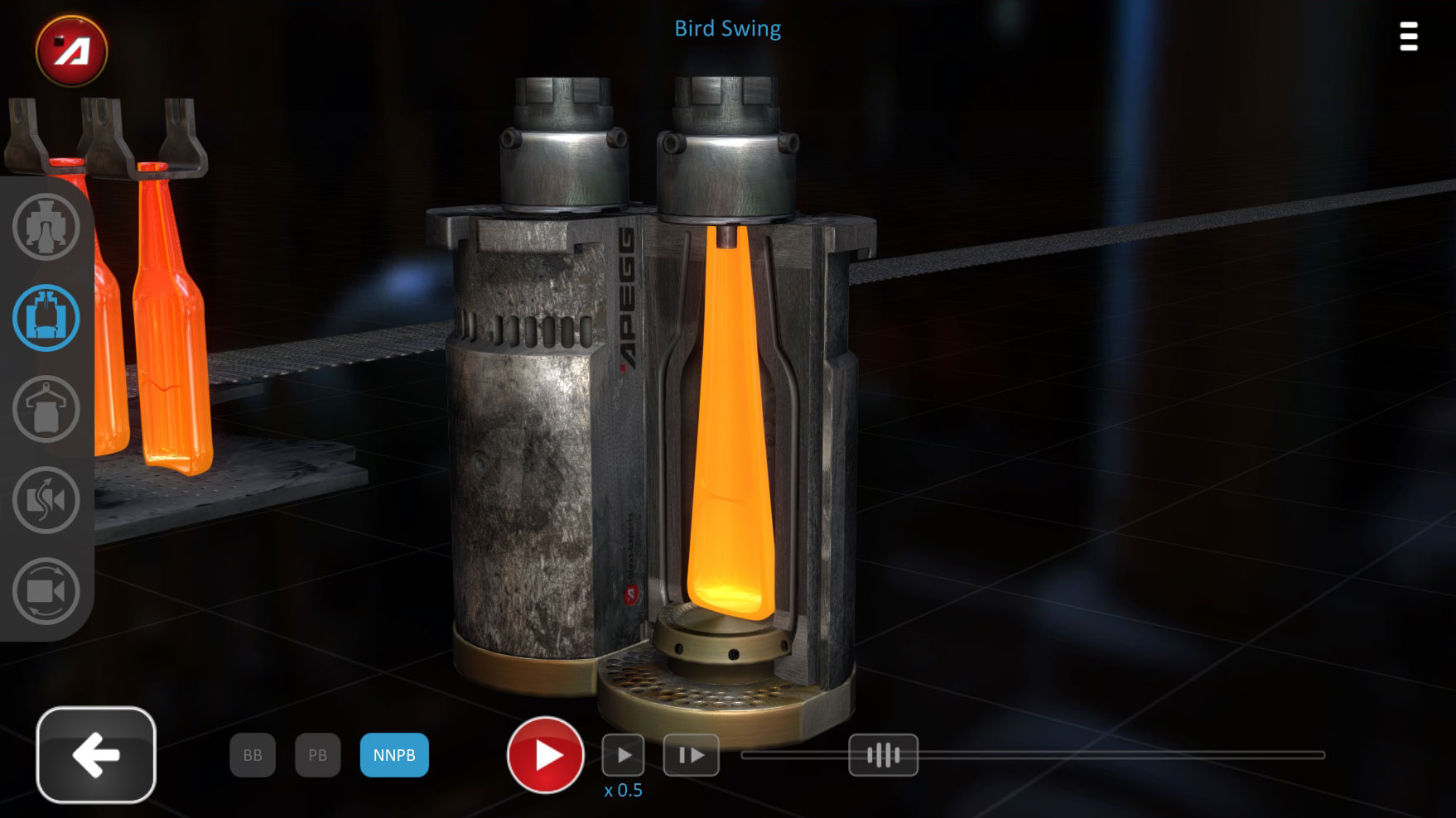Screen dimensions: 1456x818
Task: Change the x 0.5 playback speed
Action: (x=623, y=790)
